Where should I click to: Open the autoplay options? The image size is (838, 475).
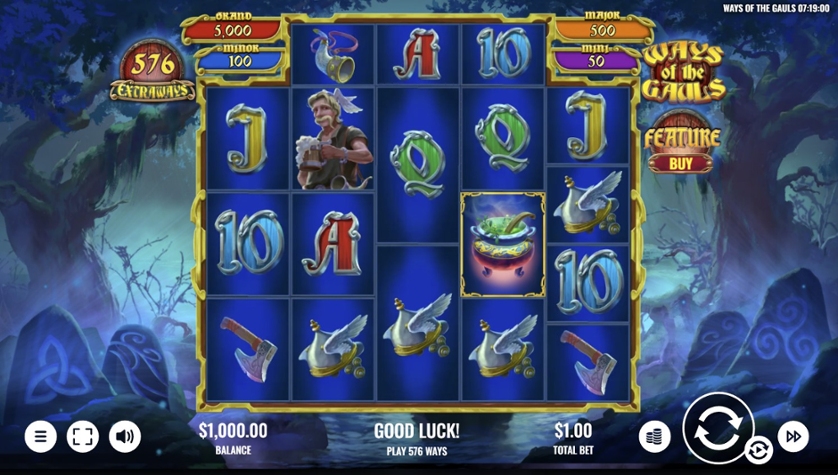point(759,449)
